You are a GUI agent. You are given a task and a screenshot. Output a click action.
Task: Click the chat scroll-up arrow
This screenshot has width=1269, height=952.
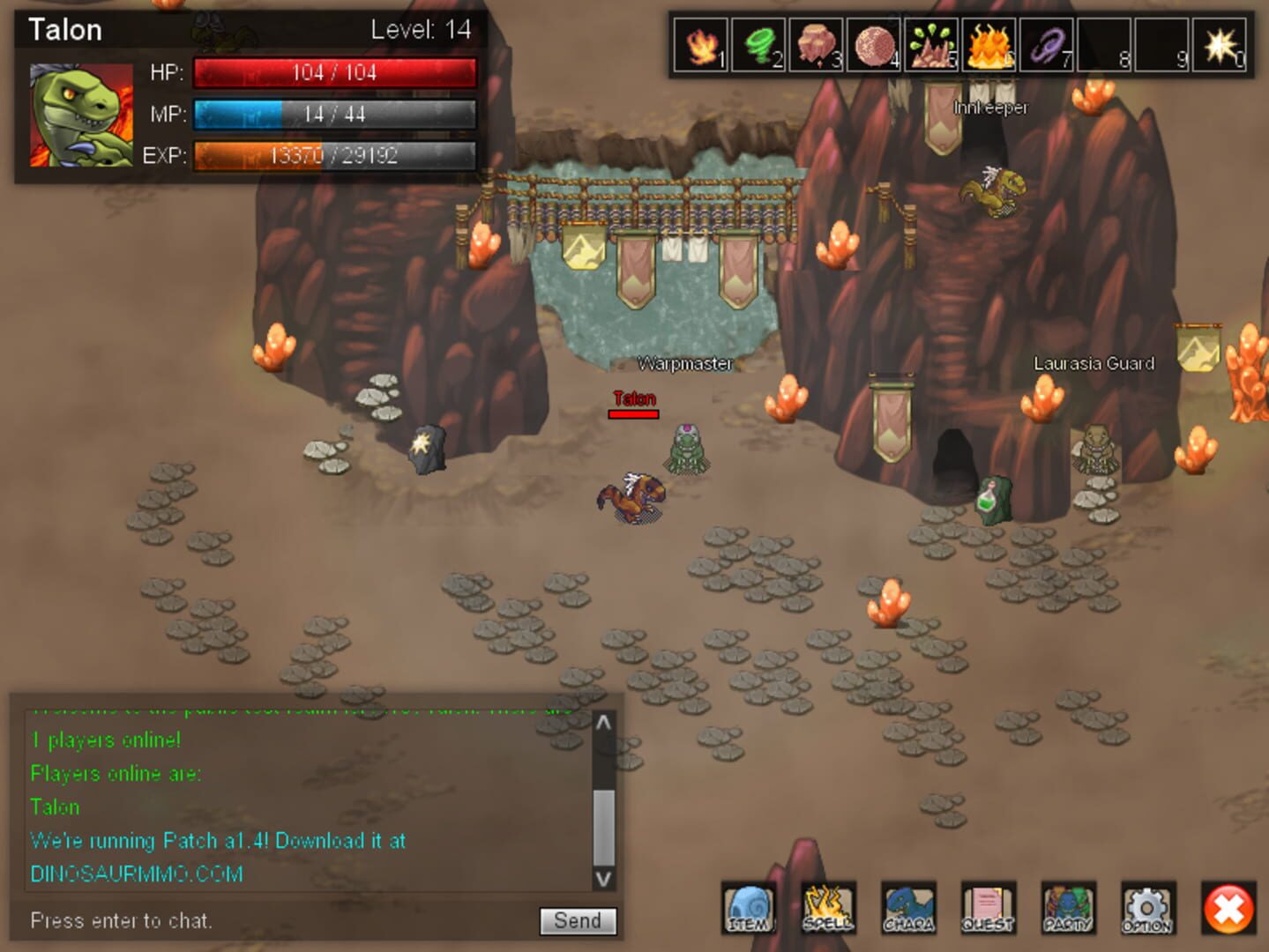(x=603, y=724)
